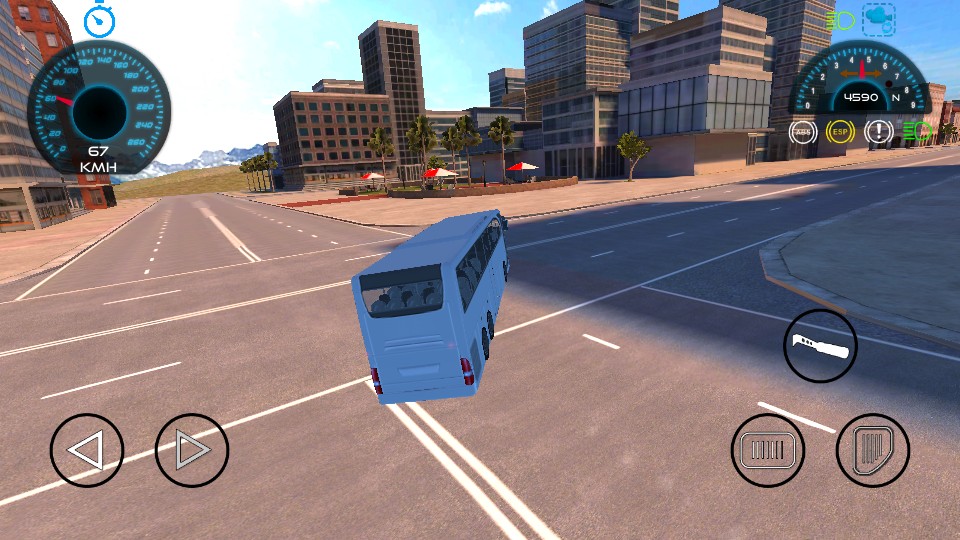Switch view with the blue camera icon

pyautogui.click(x=879, y=18)
